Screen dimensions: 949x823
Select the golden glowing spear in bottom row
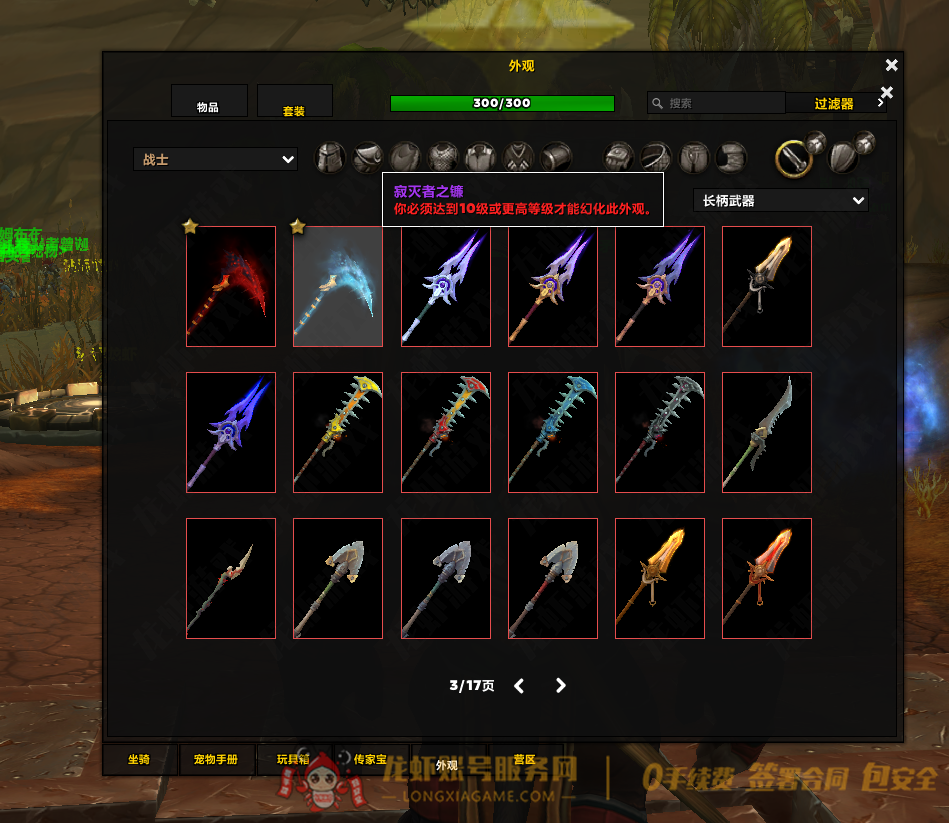click(x=660, y=578)
